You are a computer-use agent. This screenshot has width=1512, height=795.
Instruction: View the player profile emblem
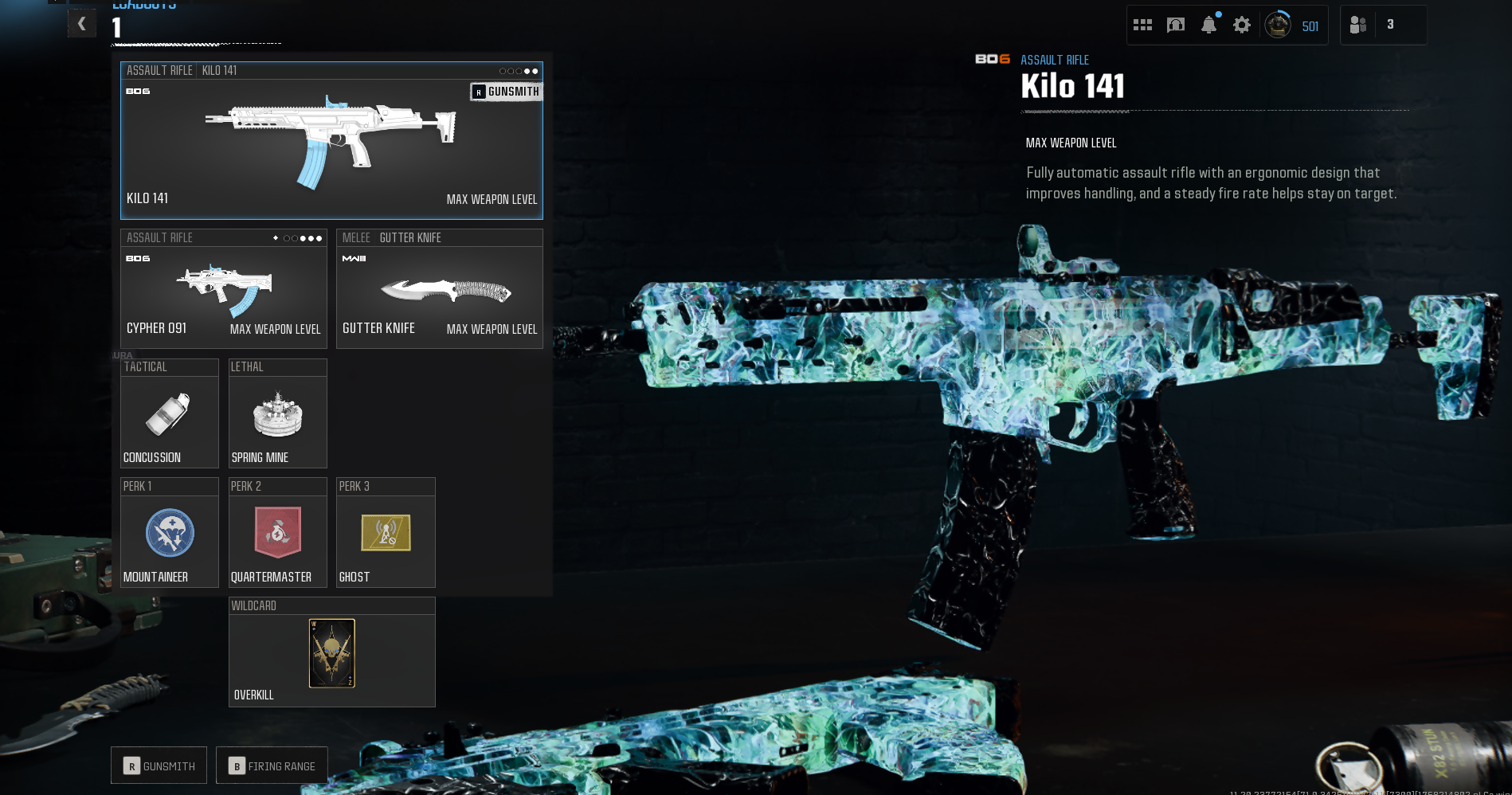tap(1278, 25)
